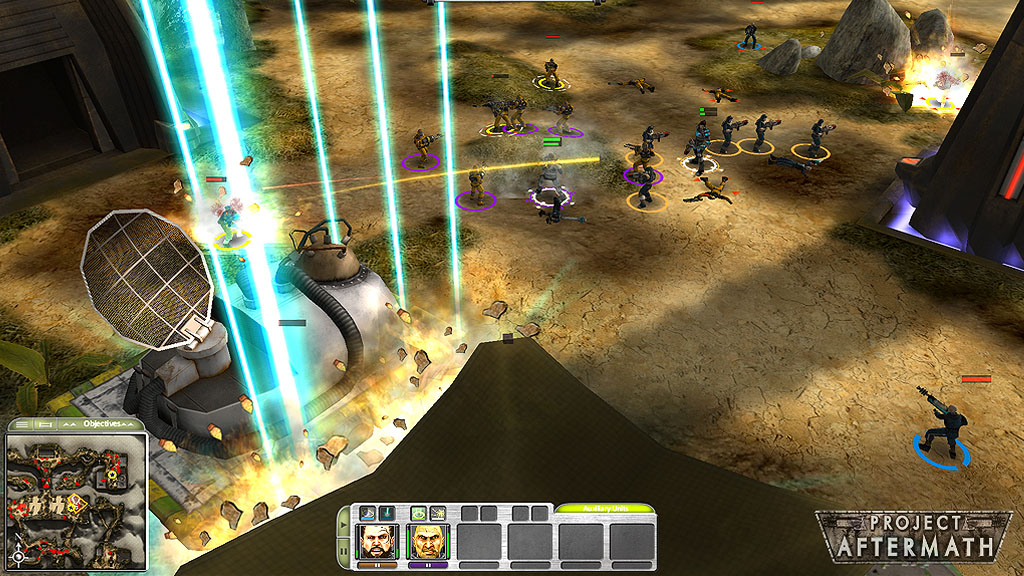The image size is (1024, 576).
Task: Activate the teal beam ability icon
Action: coord(386,513)
